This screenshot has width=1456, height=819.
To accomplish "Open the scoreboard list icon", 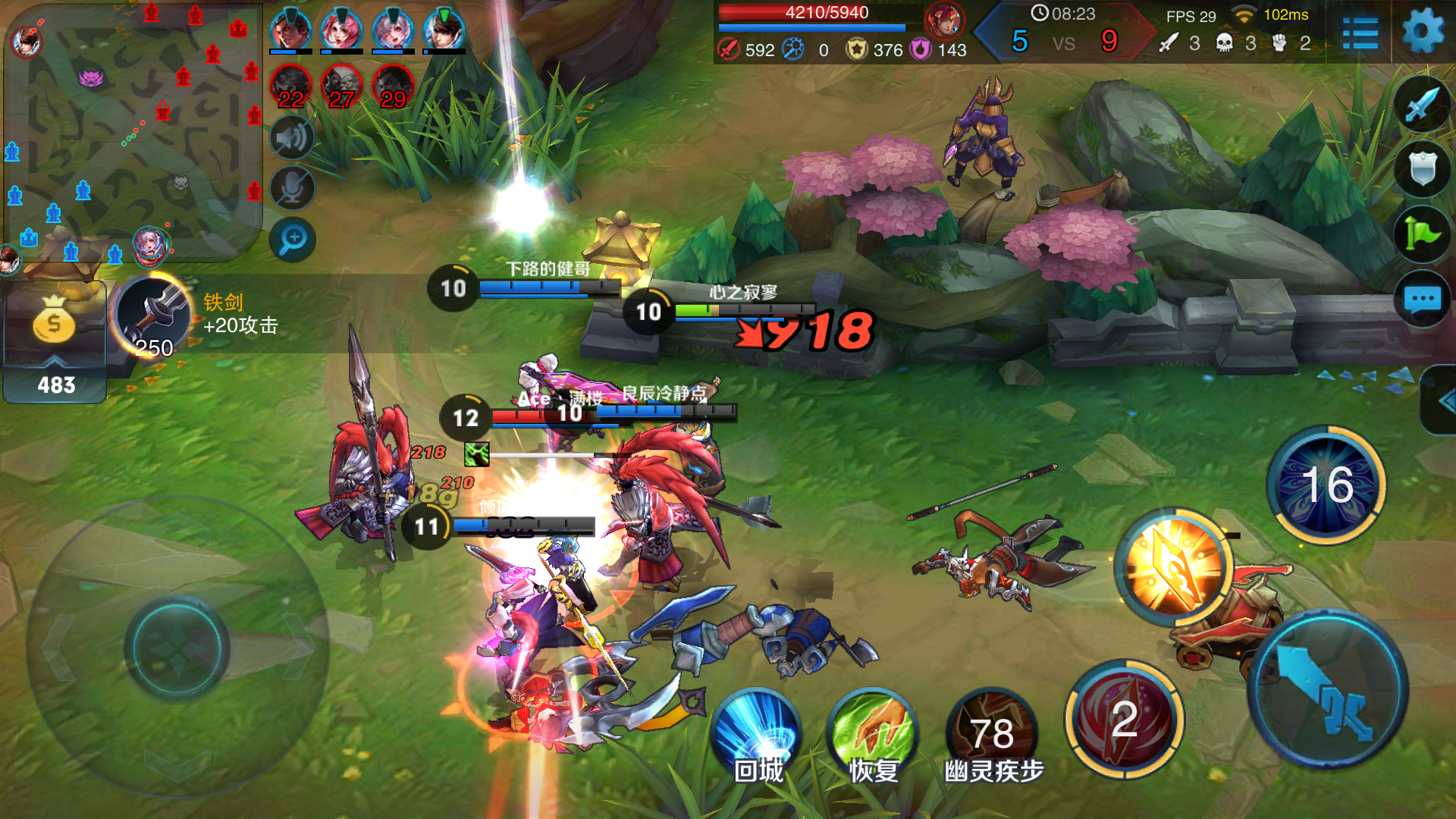I will pos(1360,33).
